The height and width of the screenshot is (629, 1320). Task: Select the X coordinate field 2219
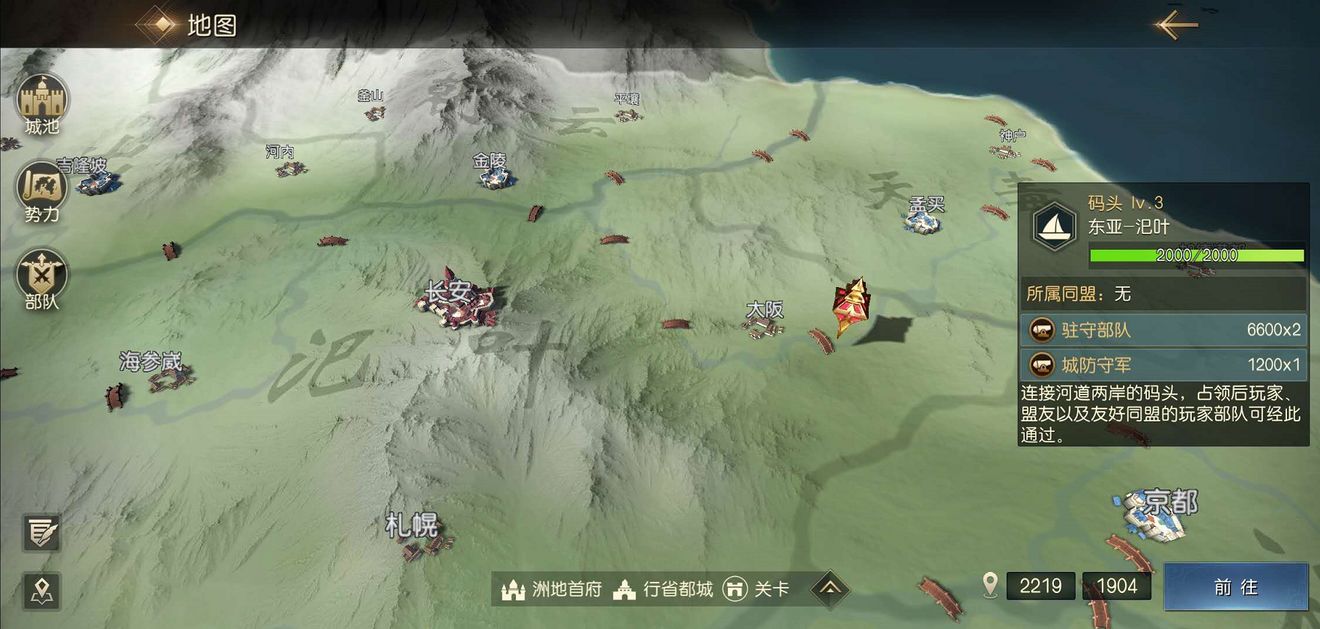click(1041, 586)
